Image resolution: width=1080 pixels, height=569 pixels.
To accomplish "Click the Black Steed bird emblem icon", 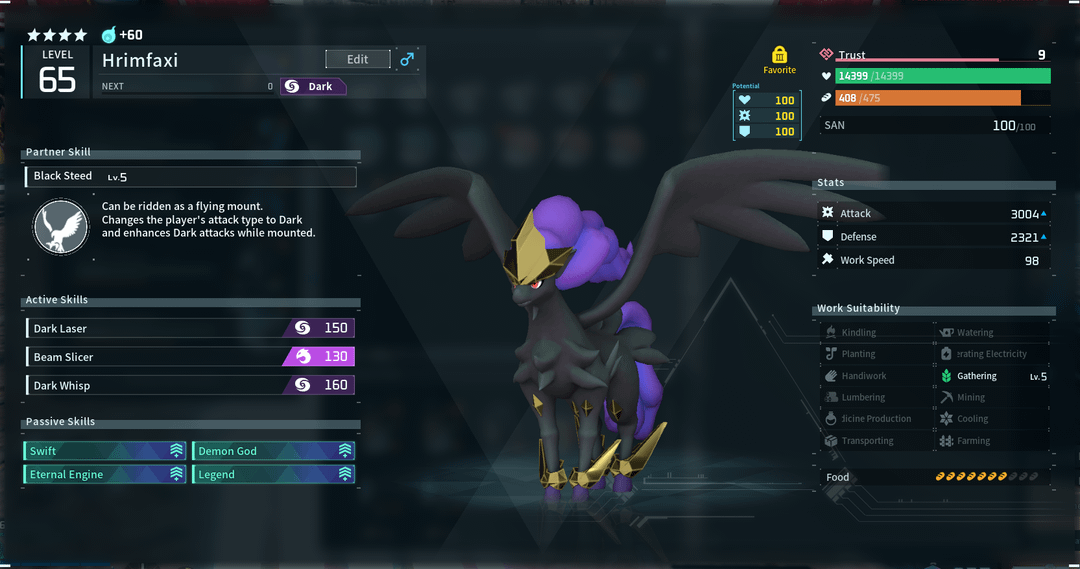I will (62, 226).
